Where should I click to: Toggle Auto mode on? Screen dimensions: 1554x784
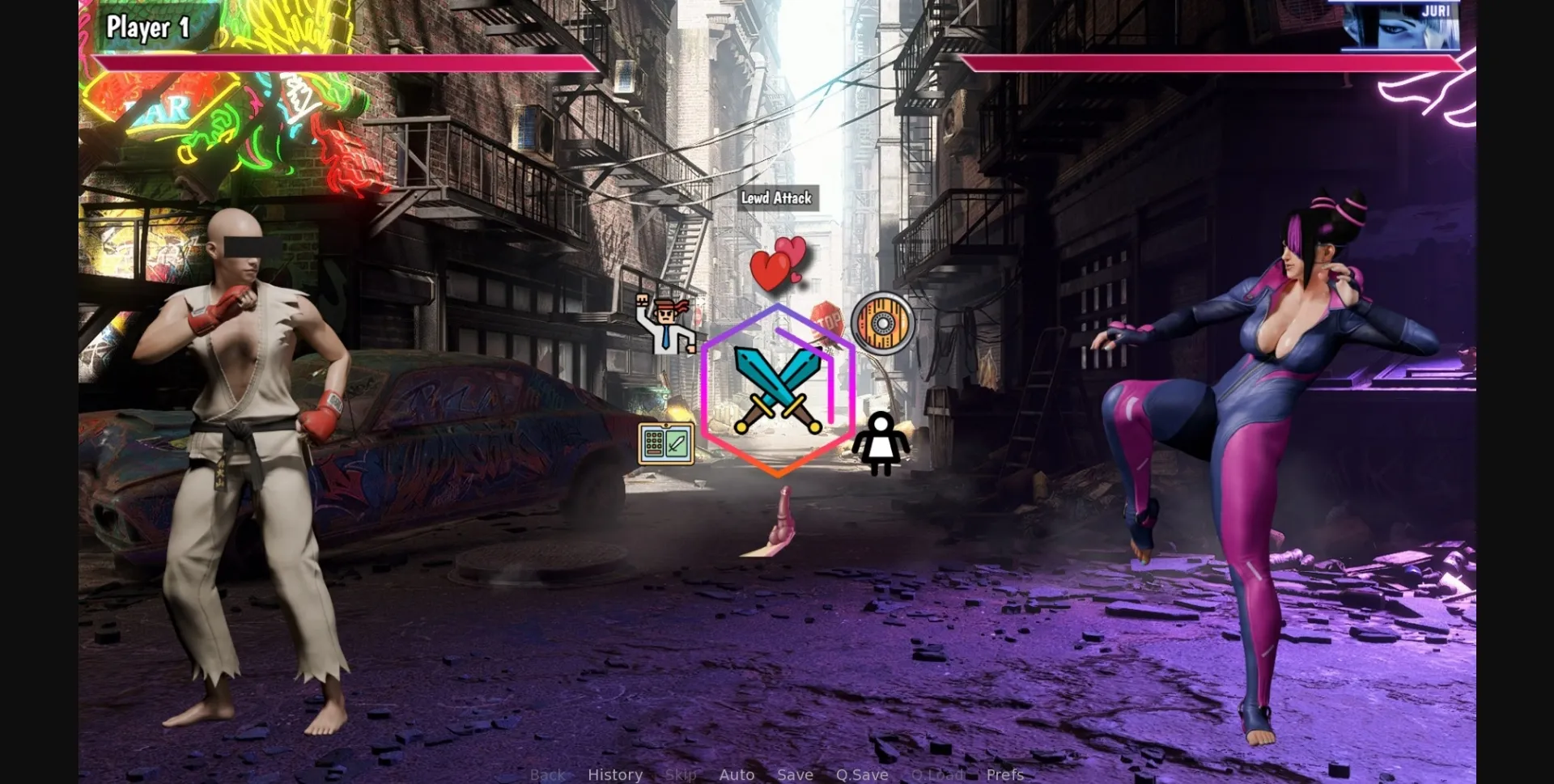(737, 774)
